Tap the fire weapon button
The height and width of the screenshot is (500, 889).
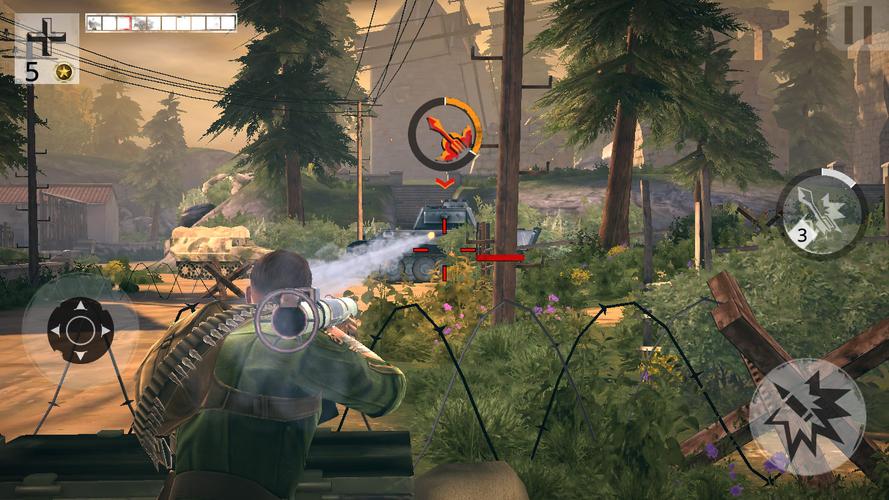pos(807,417)
